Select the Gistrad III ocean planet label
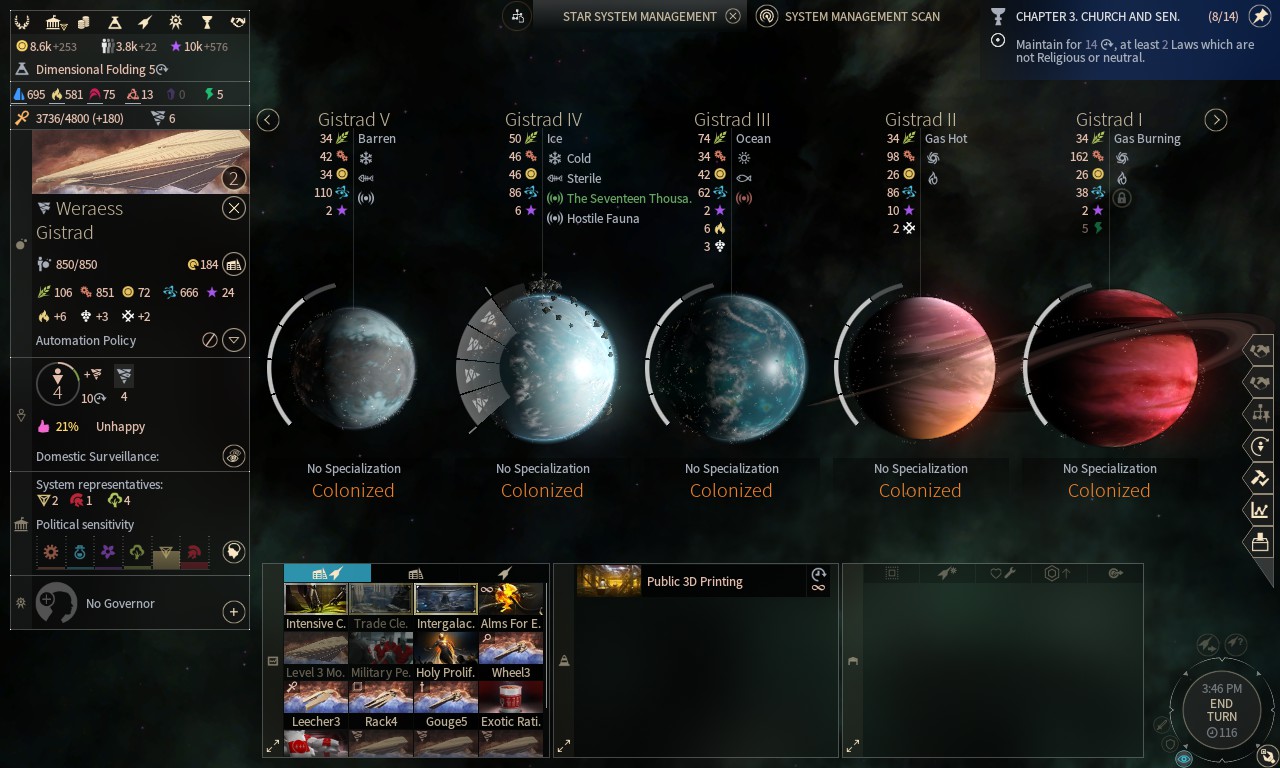 tap(731, 120)
